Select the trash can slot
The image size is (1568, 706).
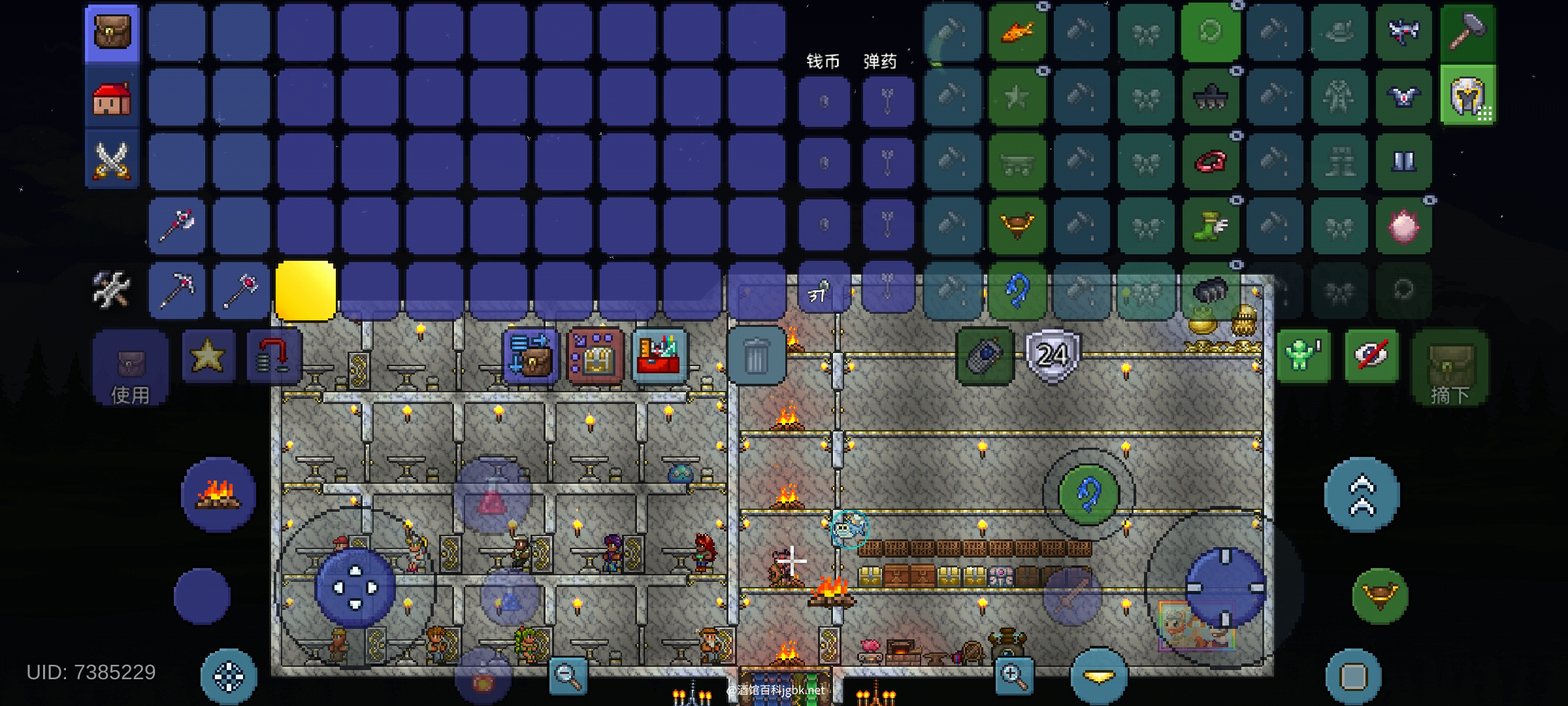pyautogui.click(x=756, y=356)
